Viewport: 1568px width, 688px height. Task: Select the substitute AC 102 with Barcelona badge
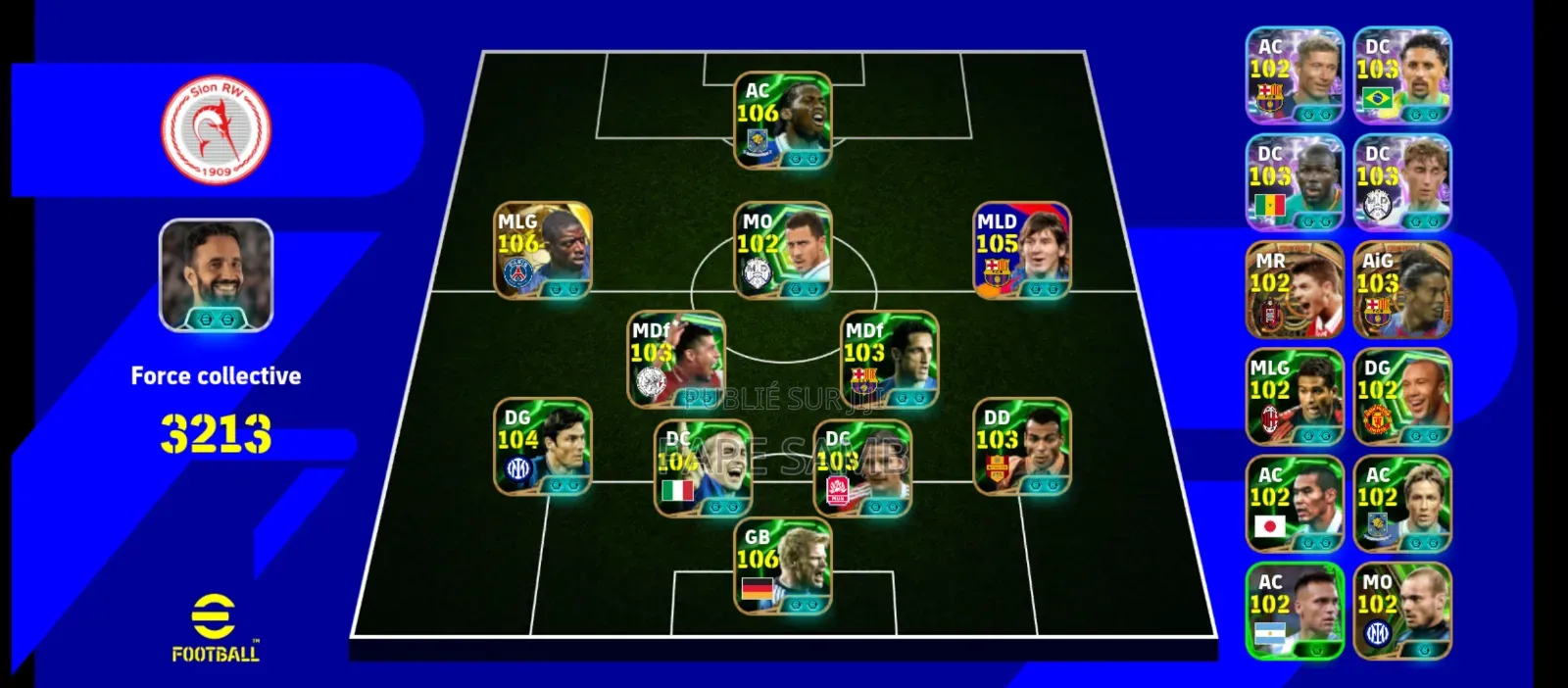1294,75
